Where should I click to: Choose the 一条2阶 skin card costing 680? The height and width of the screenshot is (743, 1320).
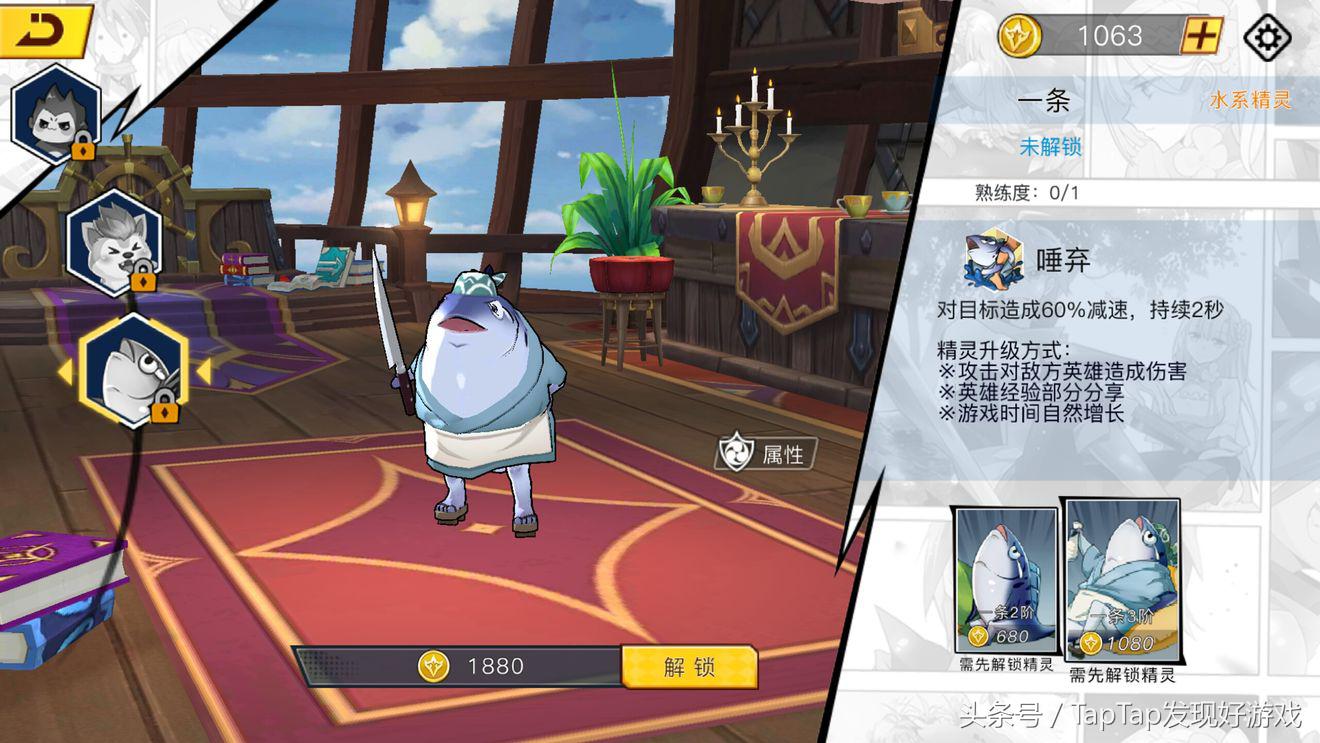tap(1006, 579)
